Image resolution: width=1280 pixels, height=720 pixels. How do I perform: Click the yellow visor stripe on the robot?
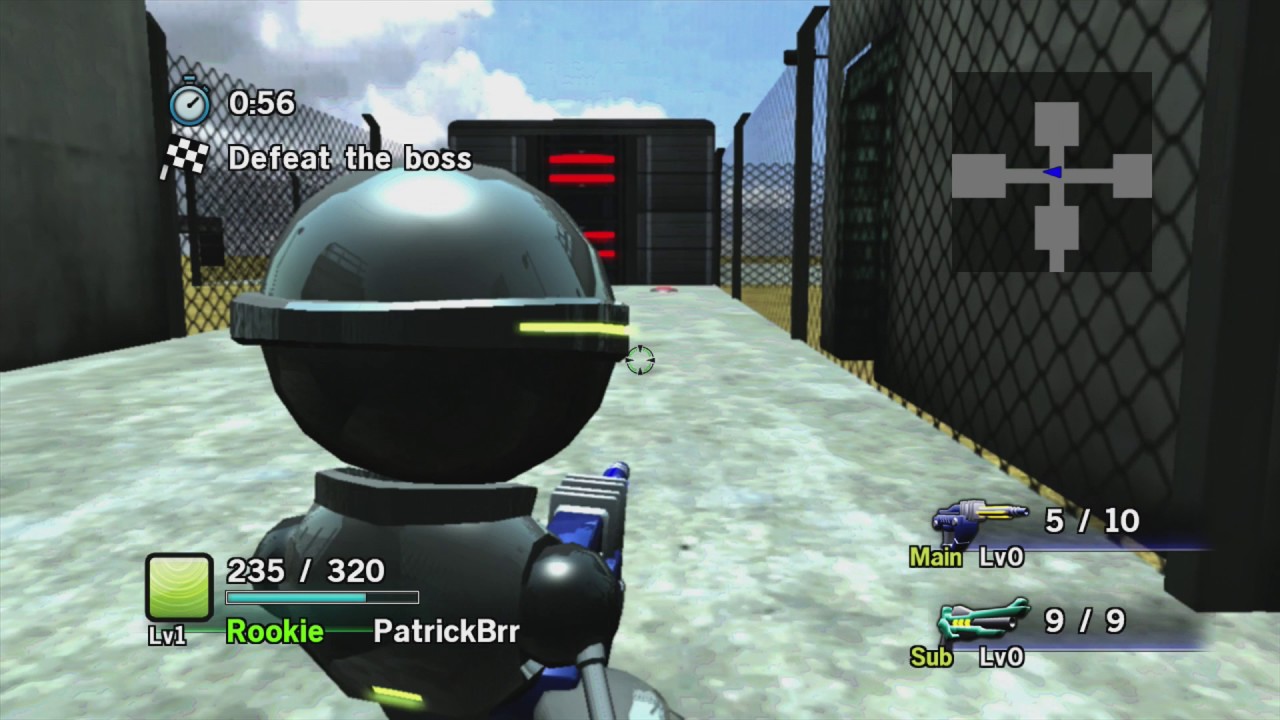click(x=570, y=325)
